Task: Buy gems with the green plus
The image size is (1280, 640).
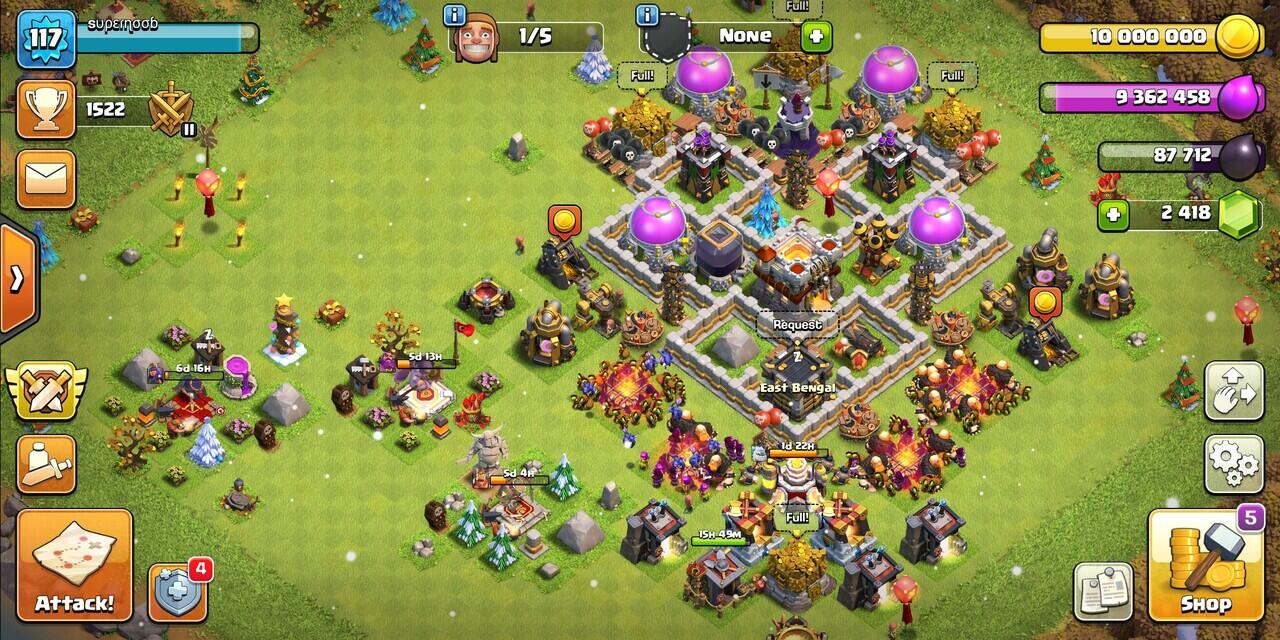Action: coord(1112,213)
